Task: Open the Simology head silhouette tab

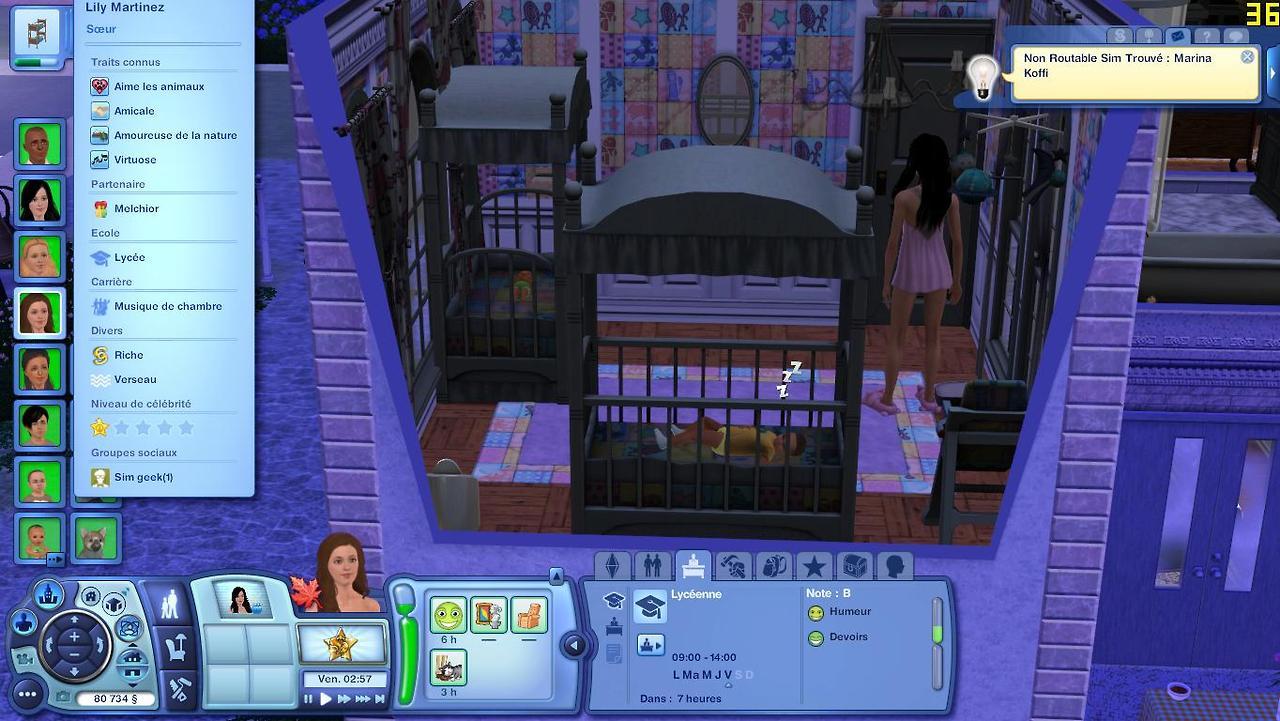Action: click(894, 567)
